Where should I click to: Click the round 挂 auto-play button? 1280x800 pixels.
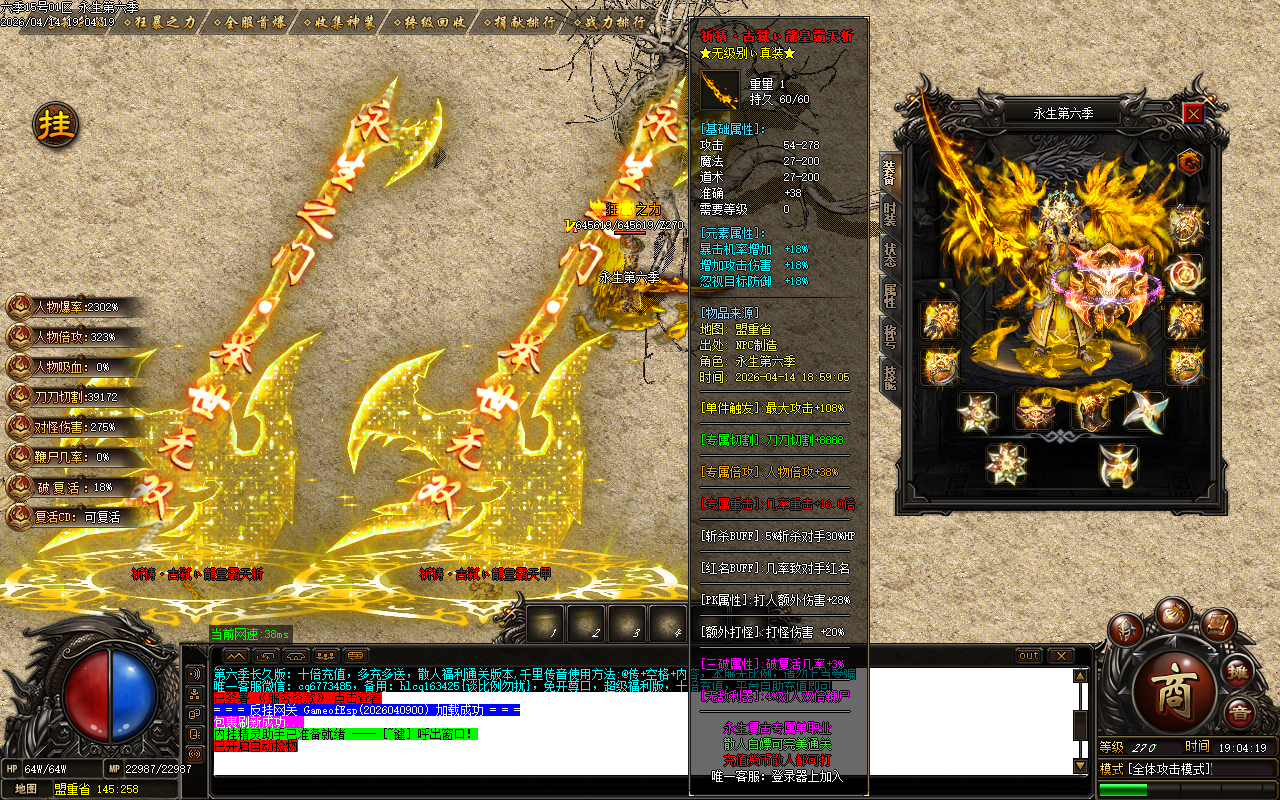(x=56, y=125)
